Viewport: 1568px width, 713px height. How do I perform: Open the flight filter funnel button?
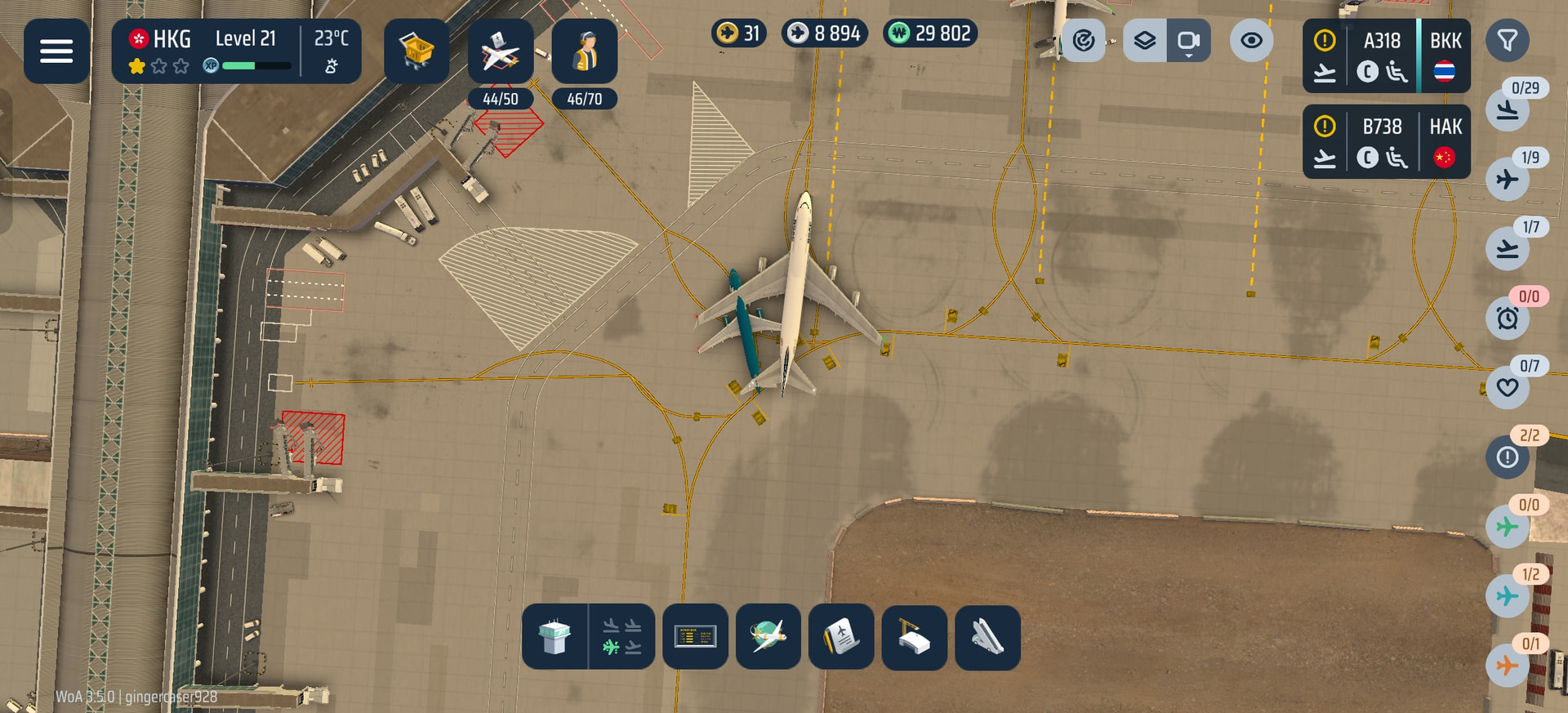point(1507,40)
